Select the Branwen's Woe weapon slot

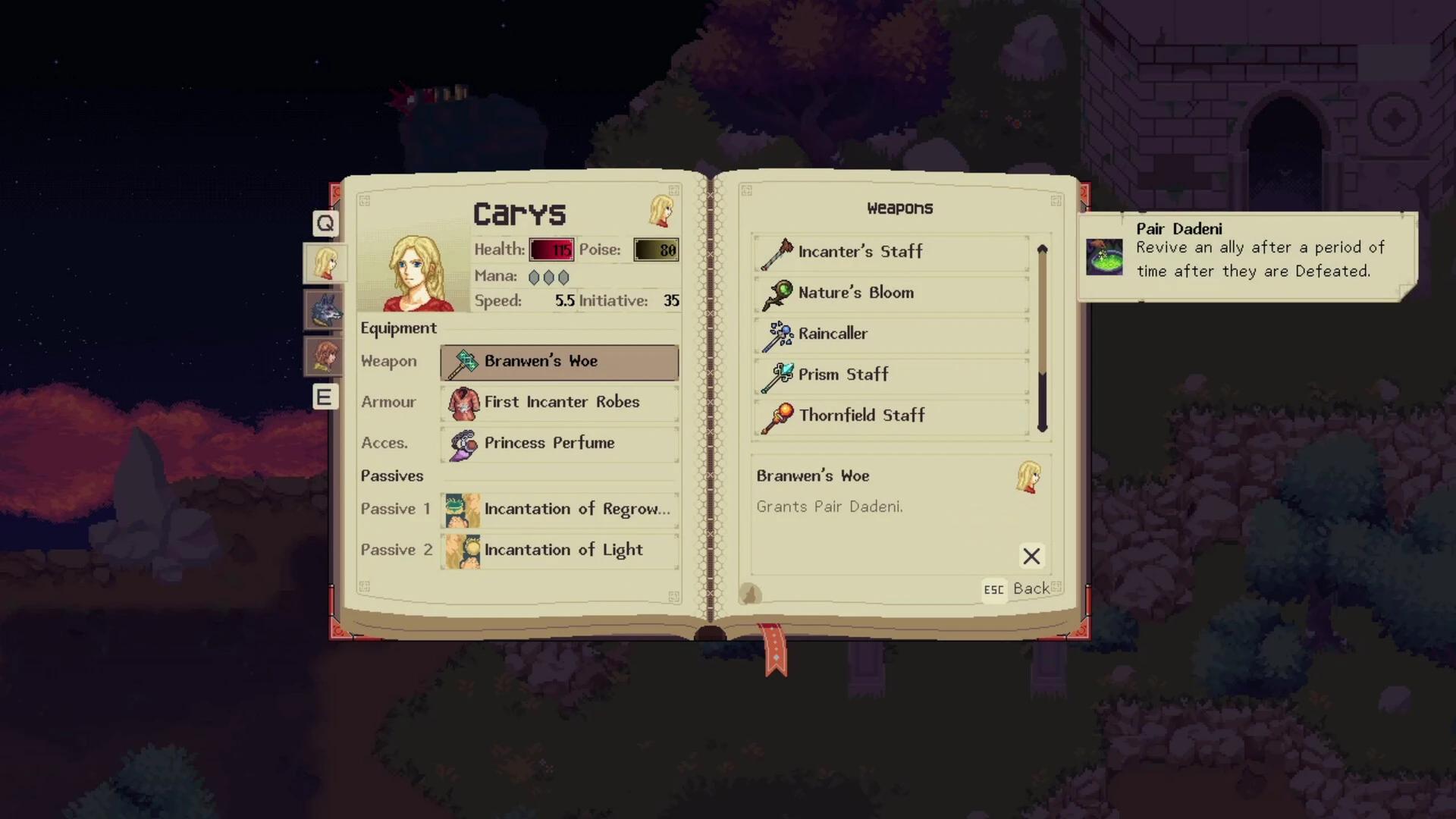click(x=559, y=362)
